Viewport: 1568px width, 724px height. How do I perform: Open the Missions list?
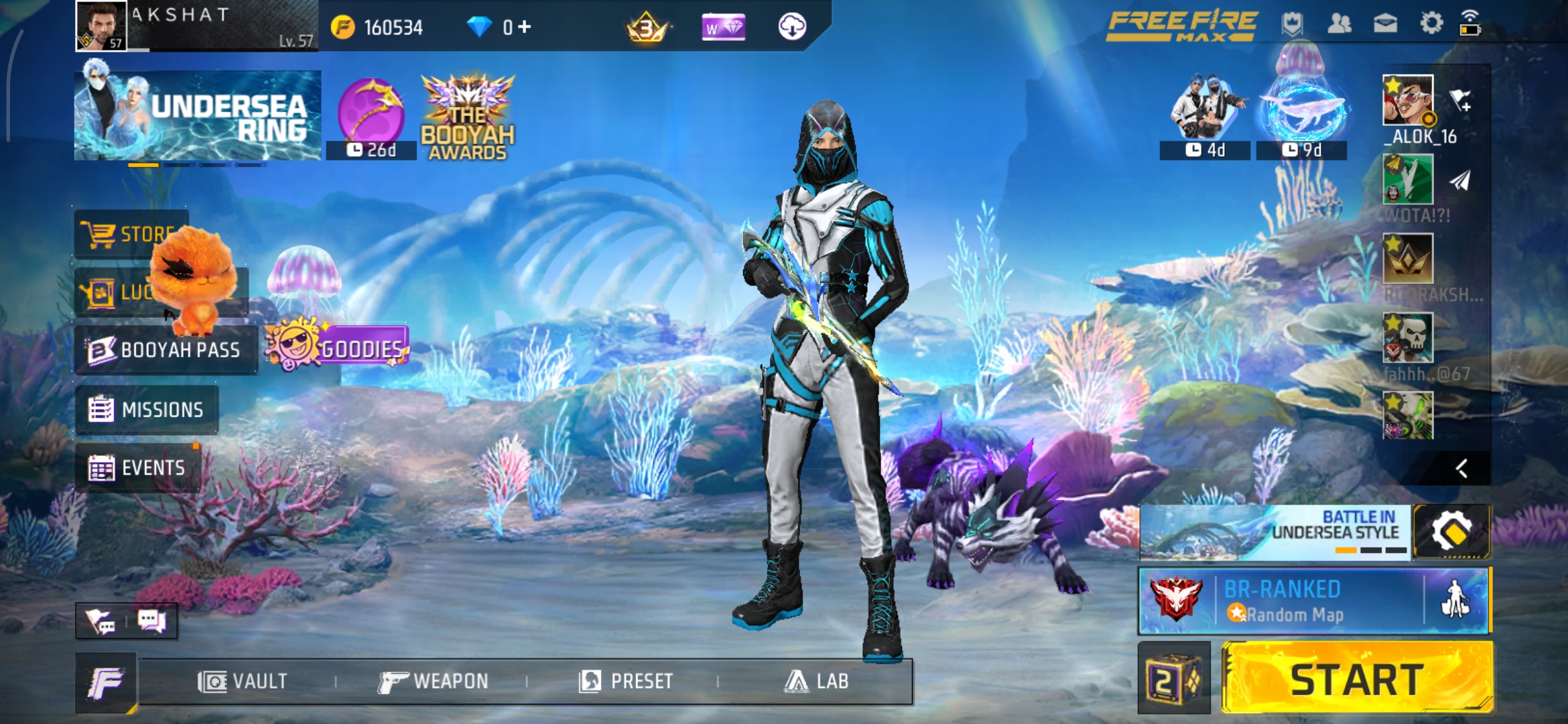point(147,410)
